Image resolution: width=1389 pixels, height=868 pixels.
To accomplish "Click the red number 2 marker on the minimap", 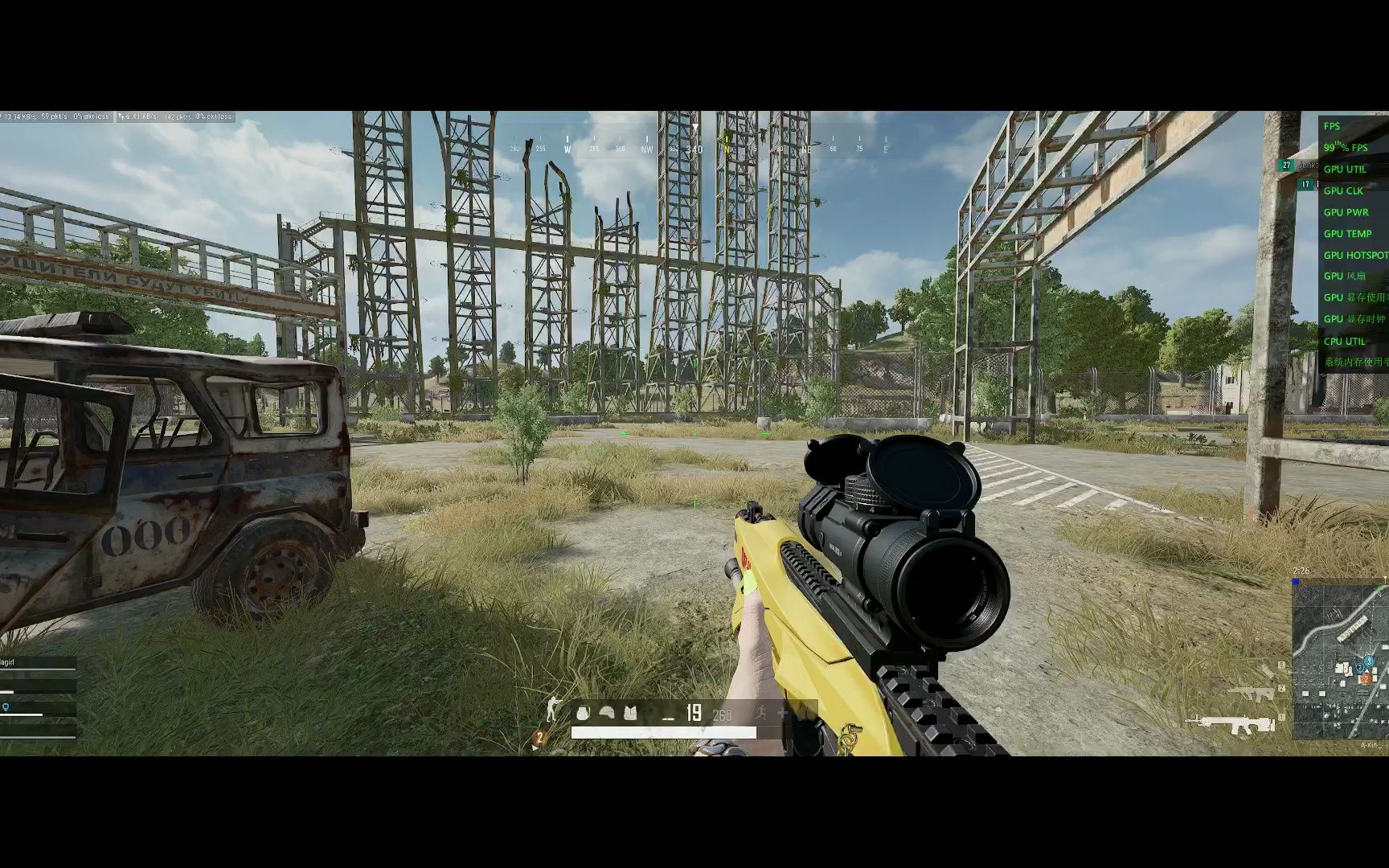I will point(1366,679).
